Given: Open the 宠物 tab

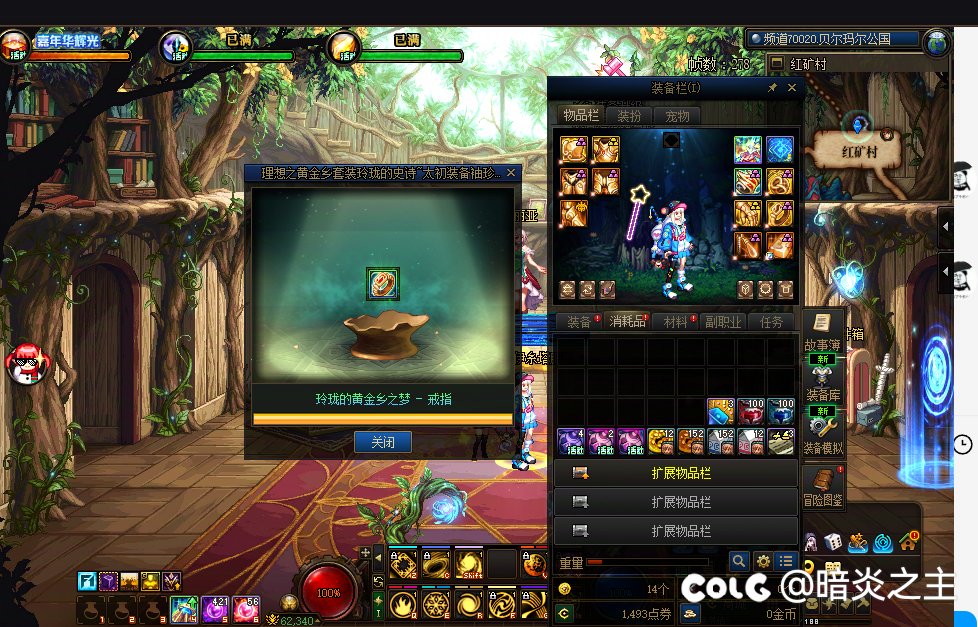Looking at the screenshot, I should [677, 116].
